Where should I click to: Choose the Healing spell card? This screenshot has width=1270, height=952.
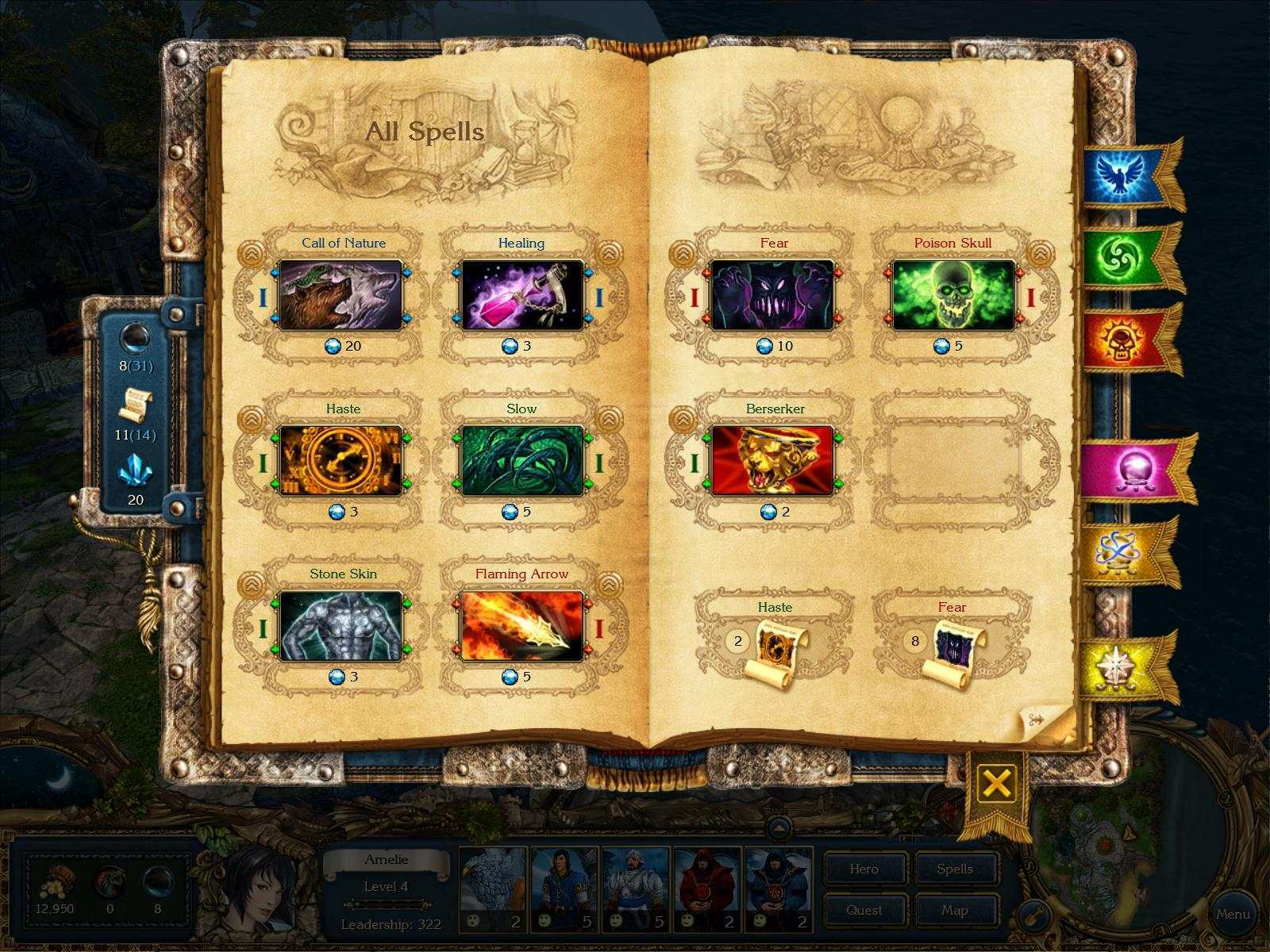521,295
